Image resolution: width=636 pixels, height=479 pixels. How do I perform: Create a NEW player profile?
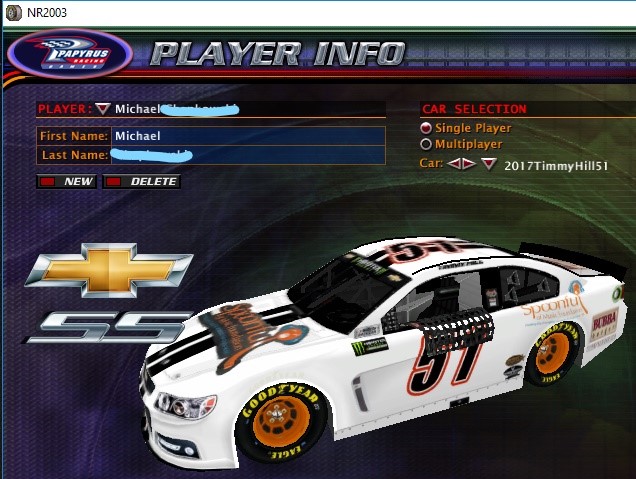(x=67, y=182)
